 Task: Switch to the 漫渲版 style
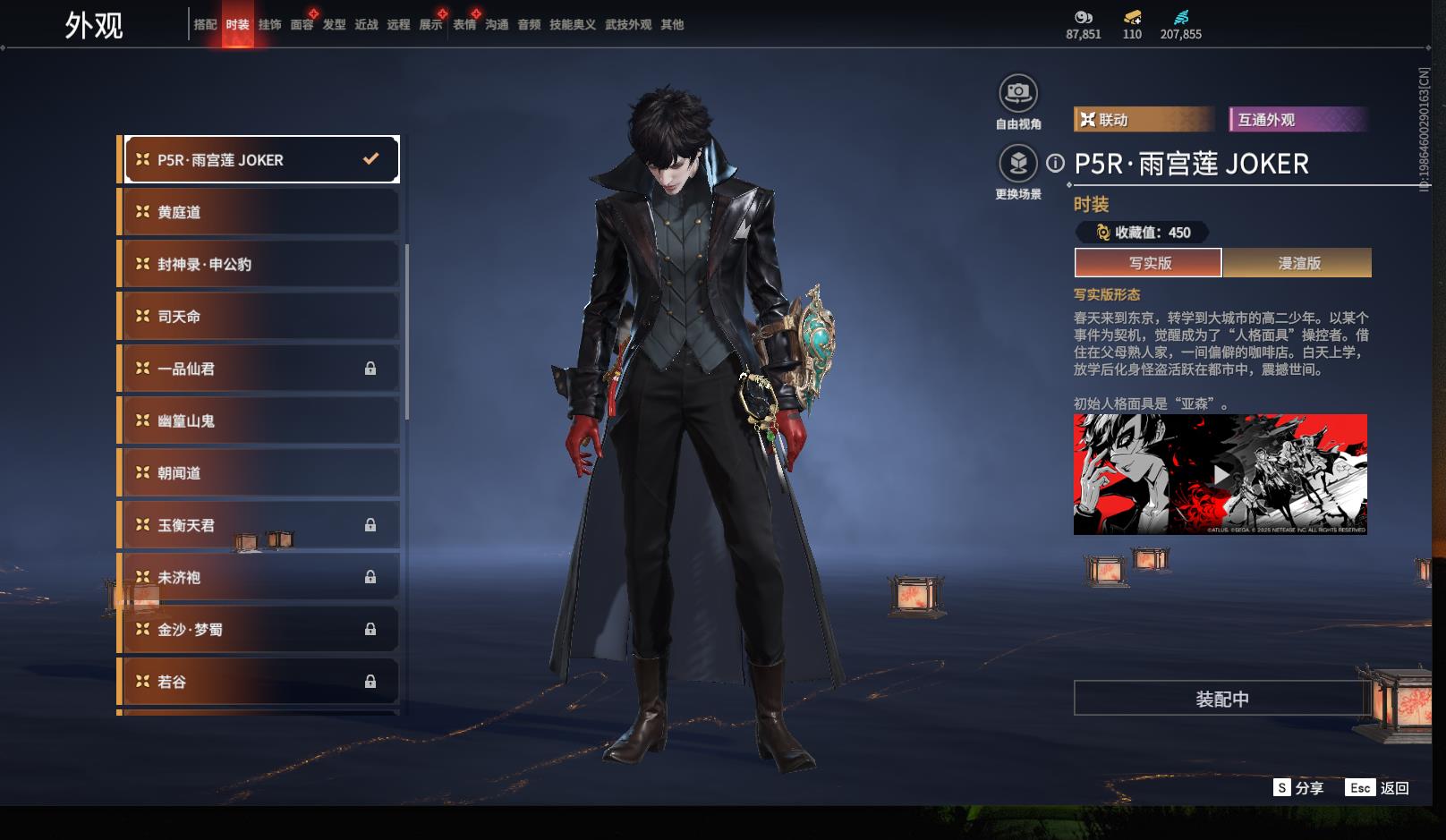(1297, 263)
